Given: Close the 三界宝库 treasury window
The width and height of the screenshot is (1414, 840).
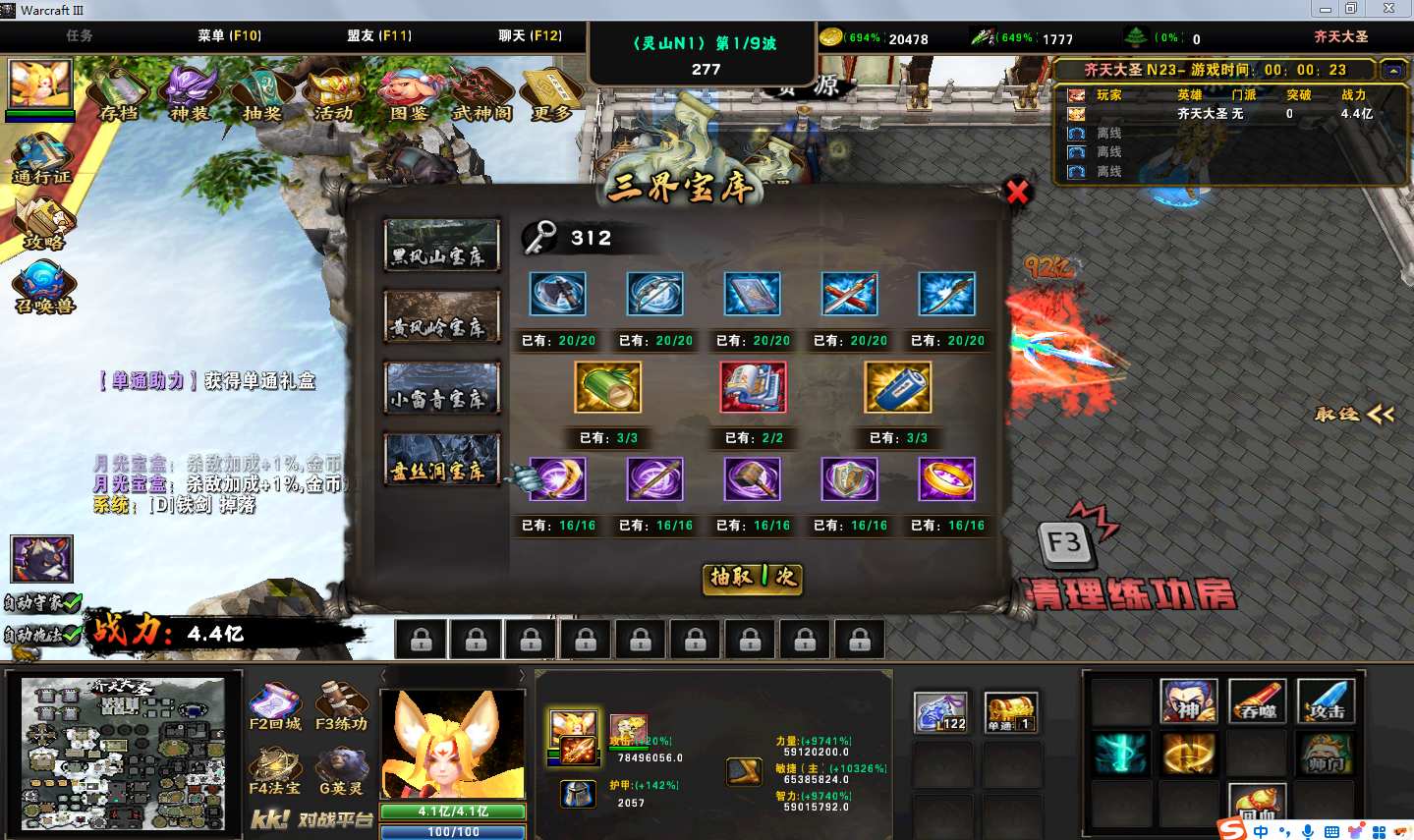Looking at the screenshot, I should [1017, 192].
